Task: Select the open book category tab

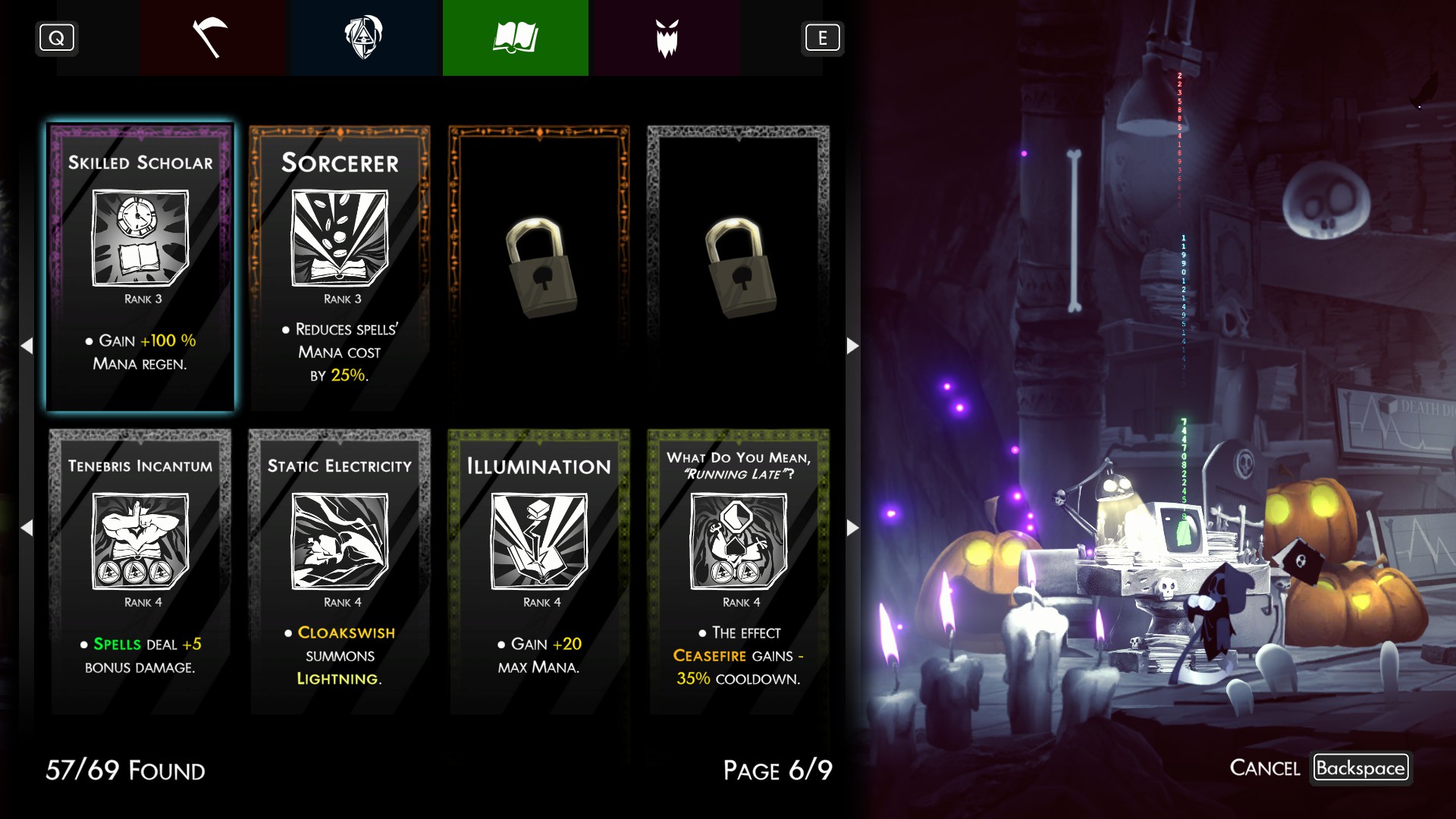Action: tap(516, 38)
